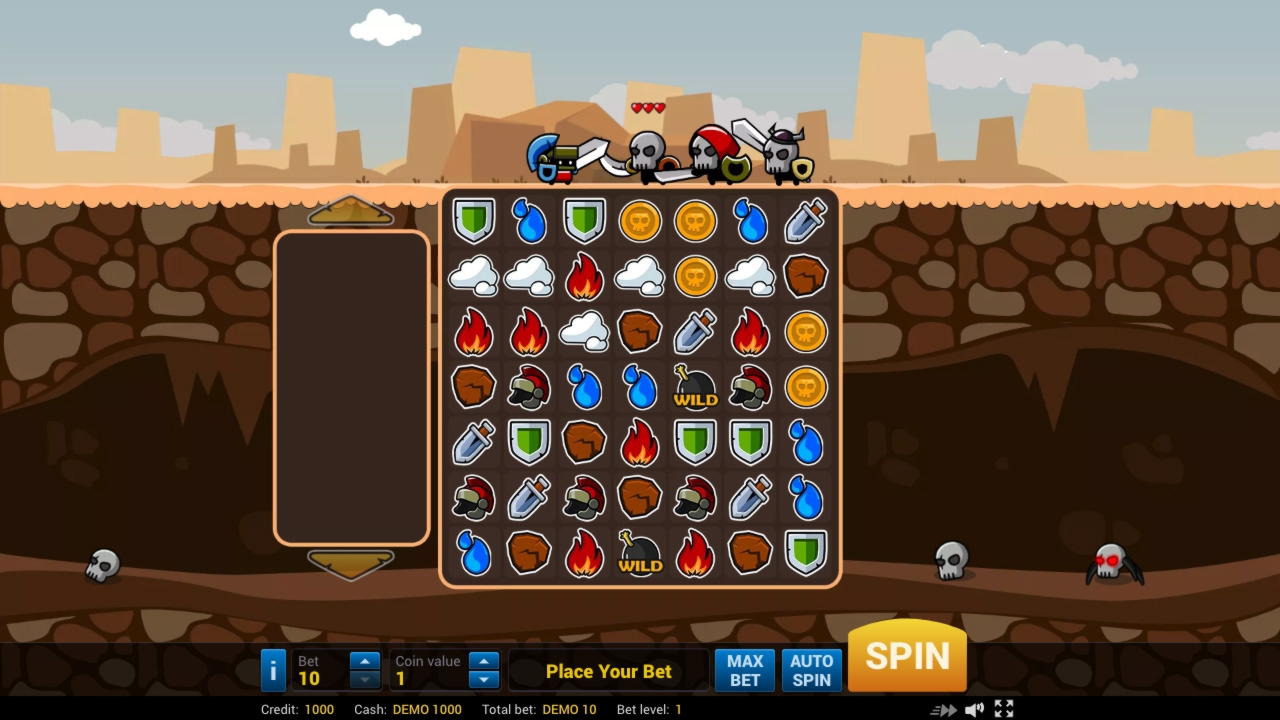Increase the Bet with the up arrow
The width and height of the screenshot is (1280, 720).
point(365,661)
